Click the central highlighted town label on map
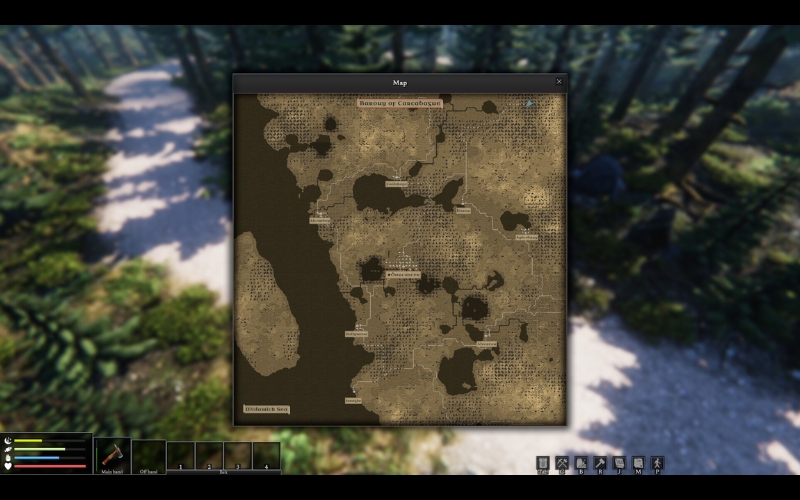 click(402, 273)
